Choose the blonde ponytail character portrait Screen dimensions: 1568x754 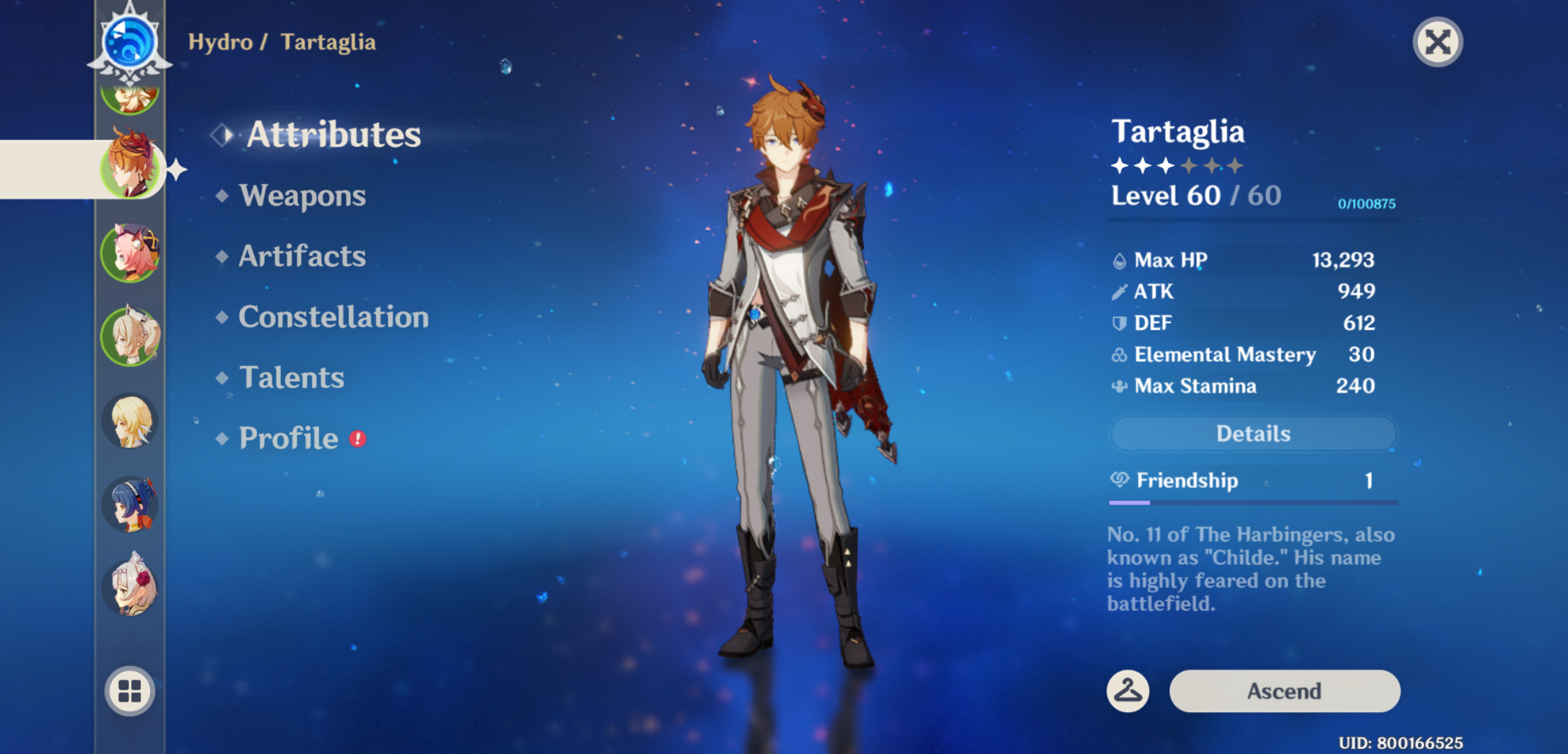(130, 337)
